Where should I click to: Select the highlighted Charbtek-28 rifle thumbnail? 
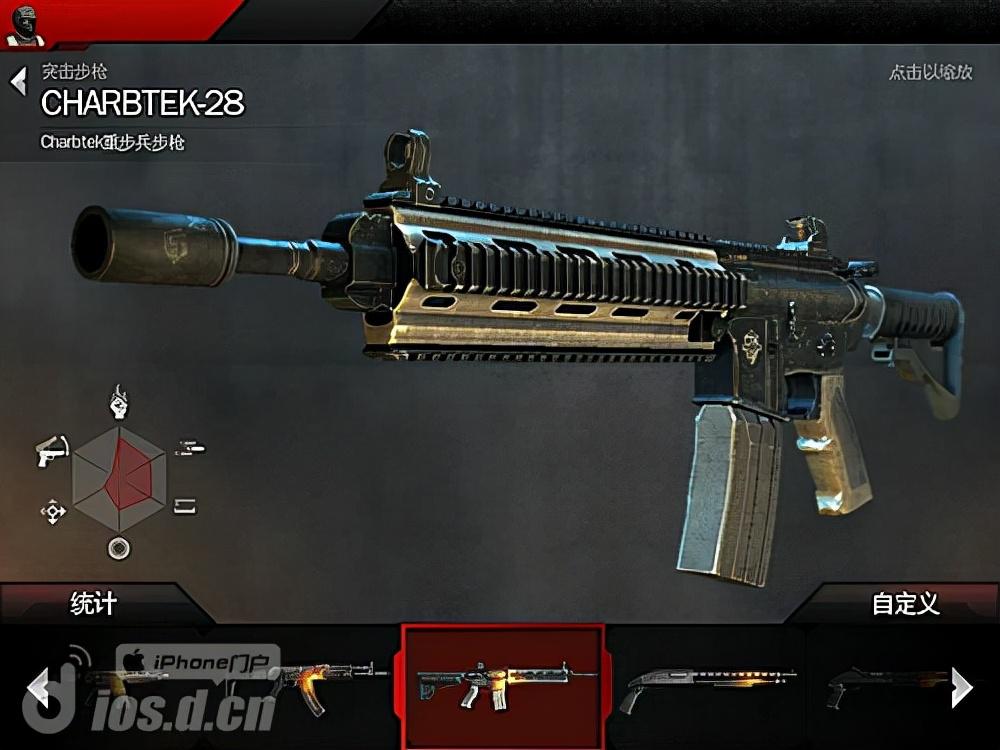coord(503,686)
